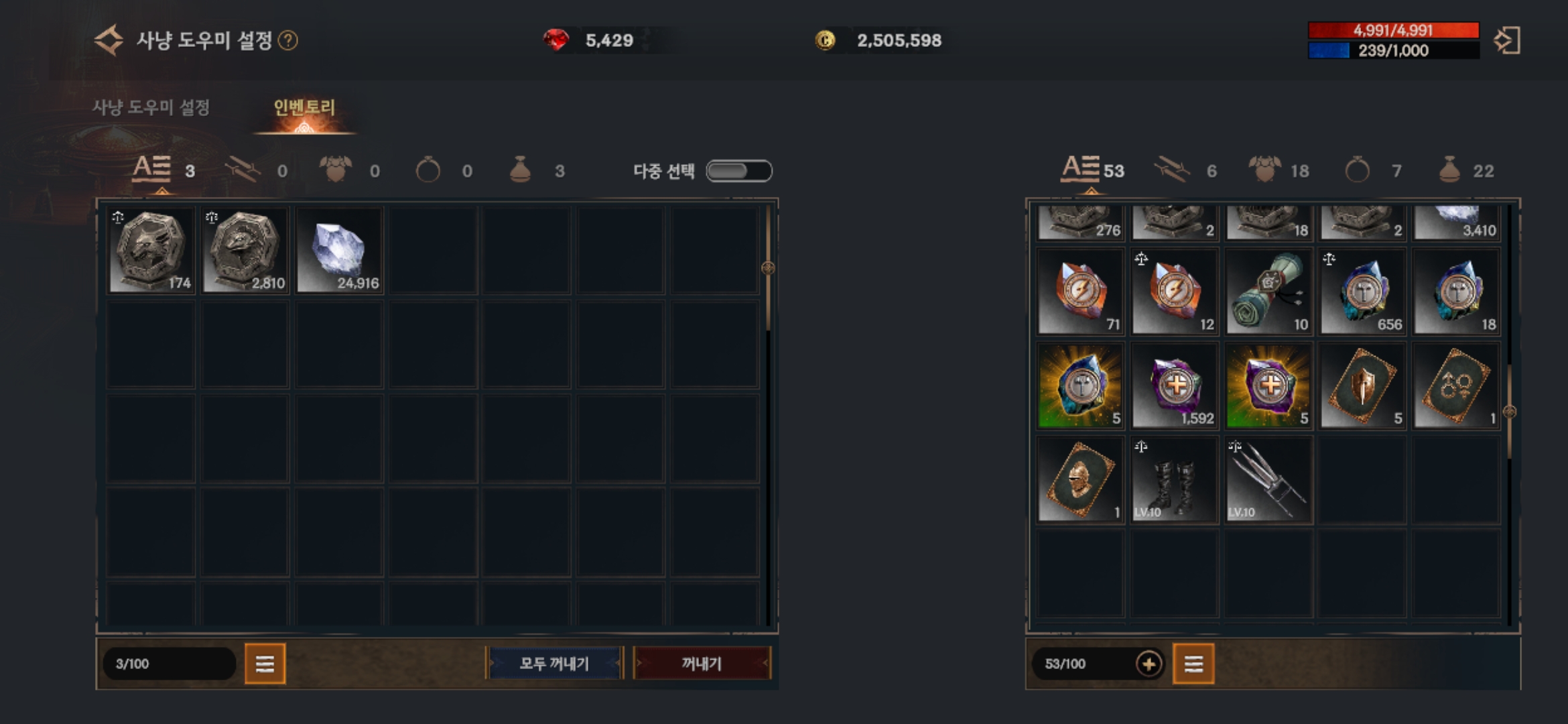Select the crystal stack of 24,916

pyautogui.click(x=340, y=251)
